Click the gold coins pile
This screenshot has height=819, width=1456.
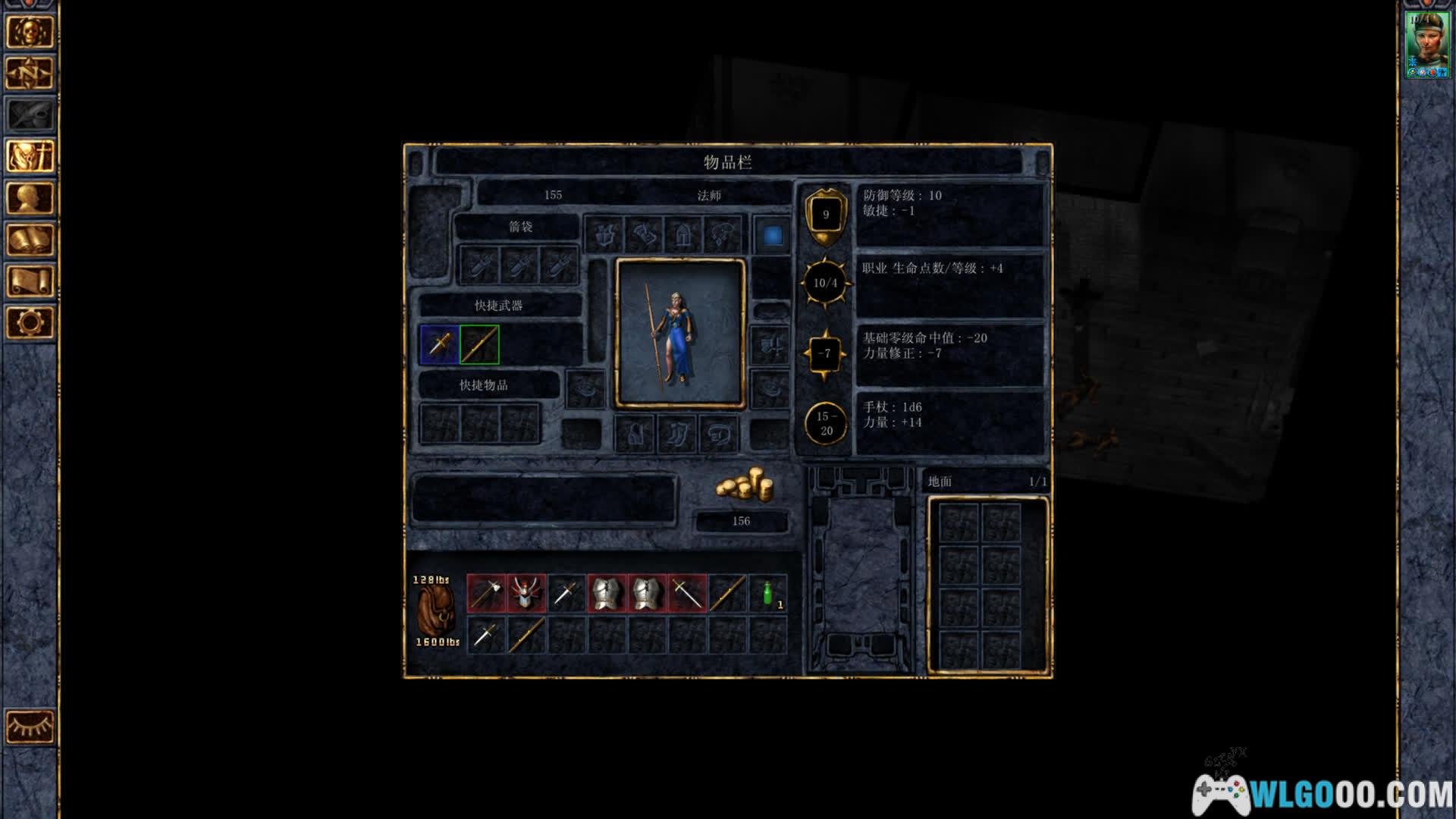pyautogui.click(x=744, y=485)
